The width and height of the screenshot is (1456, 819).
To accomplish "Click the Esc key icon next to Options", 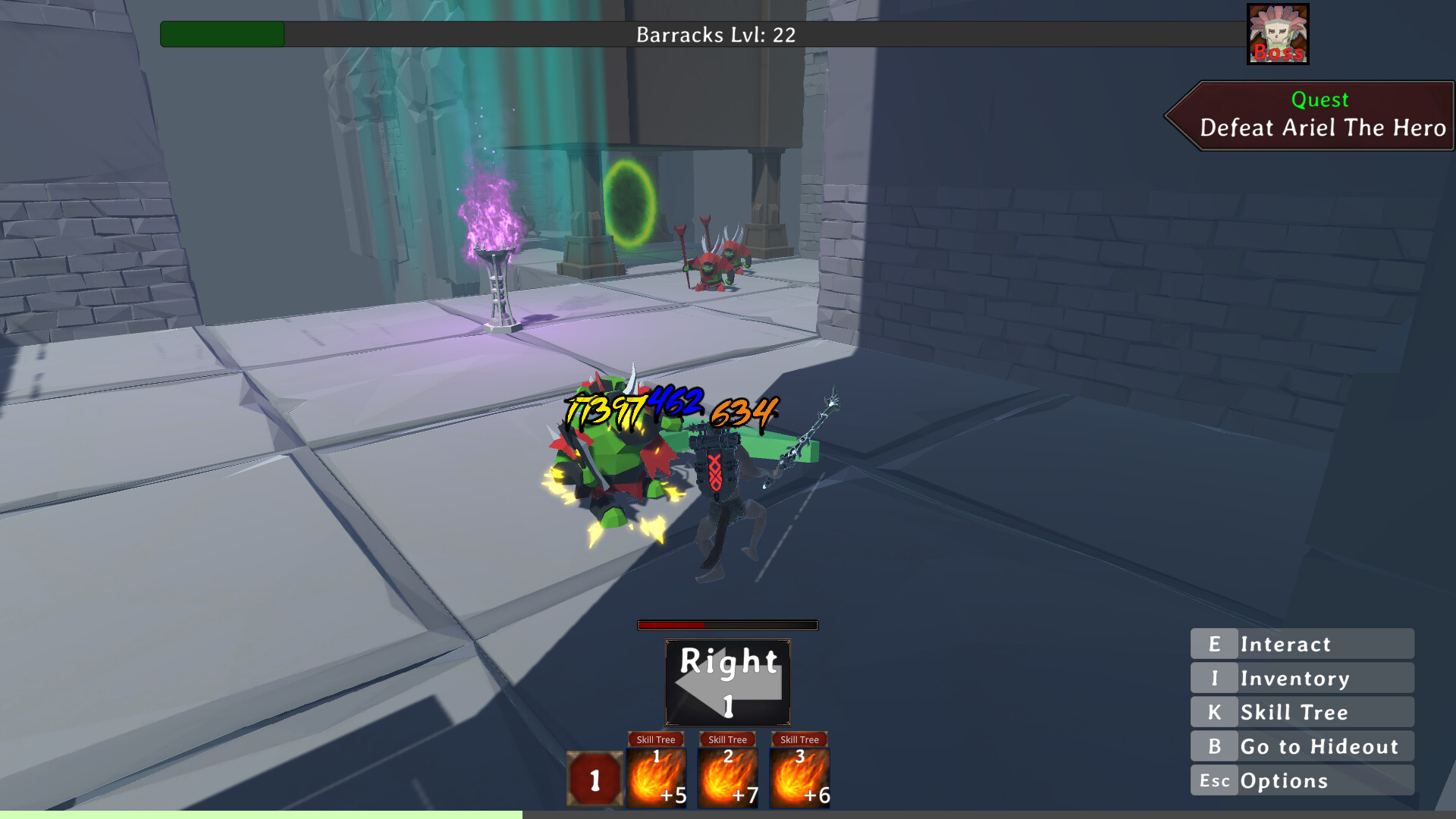I will 1214,780.
